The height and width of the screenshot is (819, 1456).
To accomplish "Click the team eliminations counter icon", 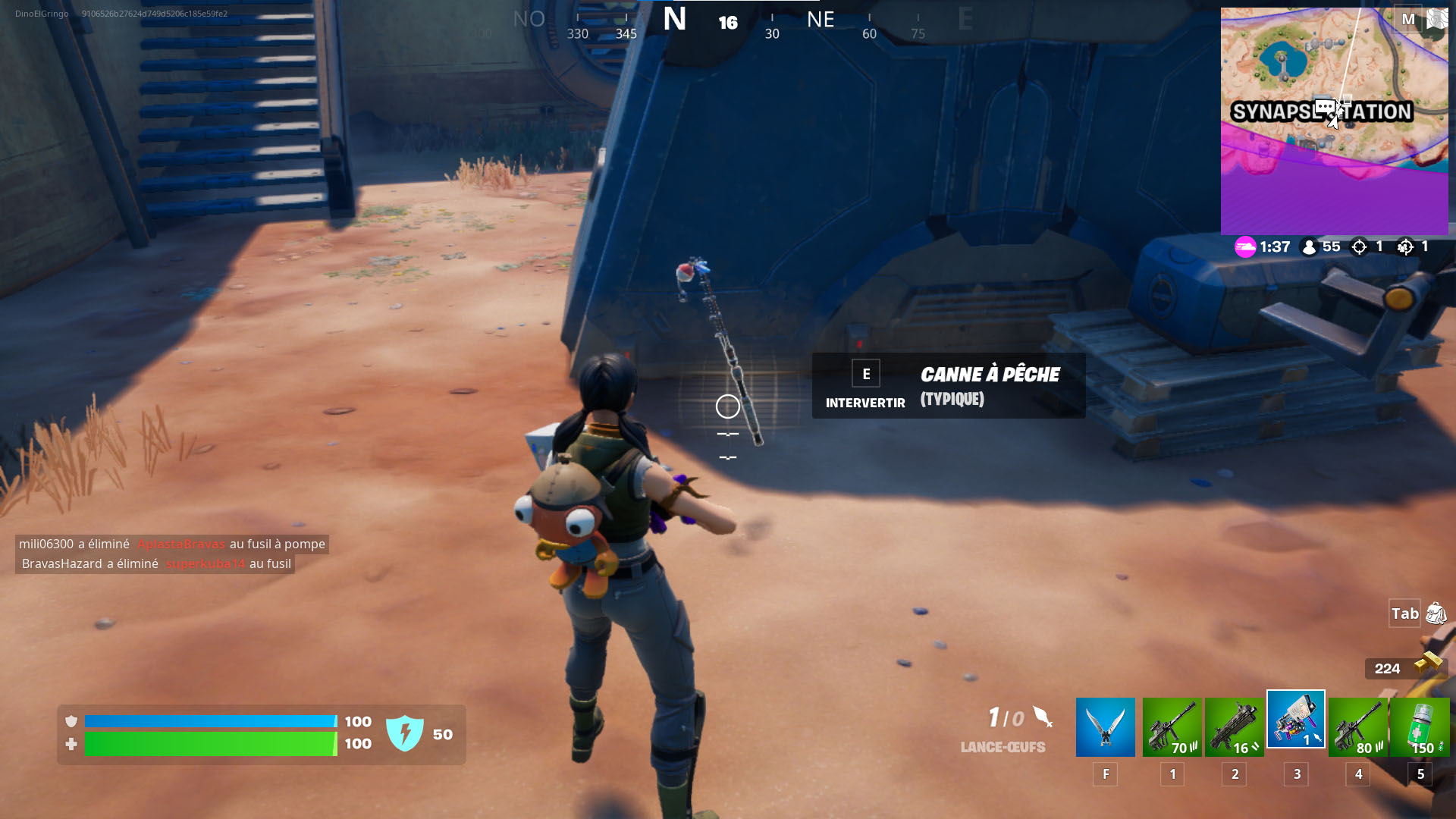I will [x=1407, y=246].
